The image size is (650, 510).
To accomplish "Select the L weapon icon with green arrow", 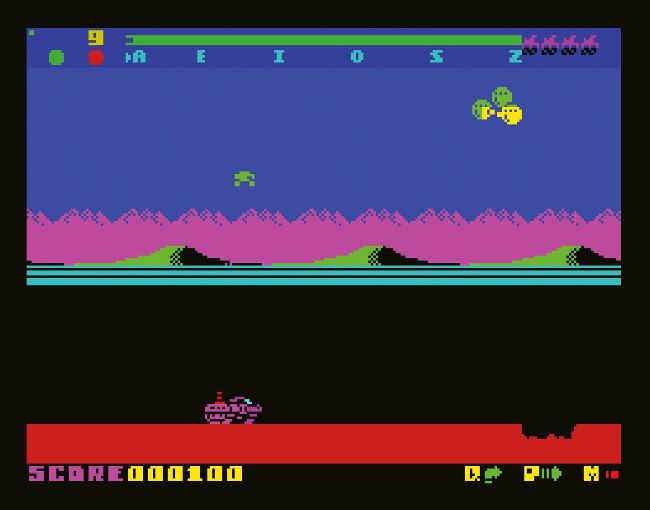I will coord(483,474).
